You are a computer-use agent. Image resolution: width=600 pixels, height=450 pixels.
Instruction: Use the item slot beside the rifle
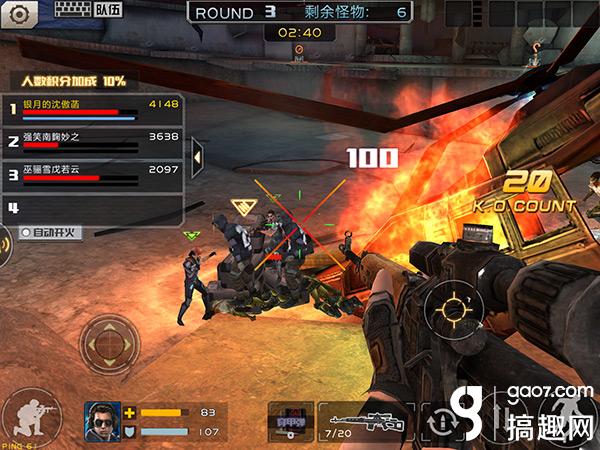[x=291, y=422]
